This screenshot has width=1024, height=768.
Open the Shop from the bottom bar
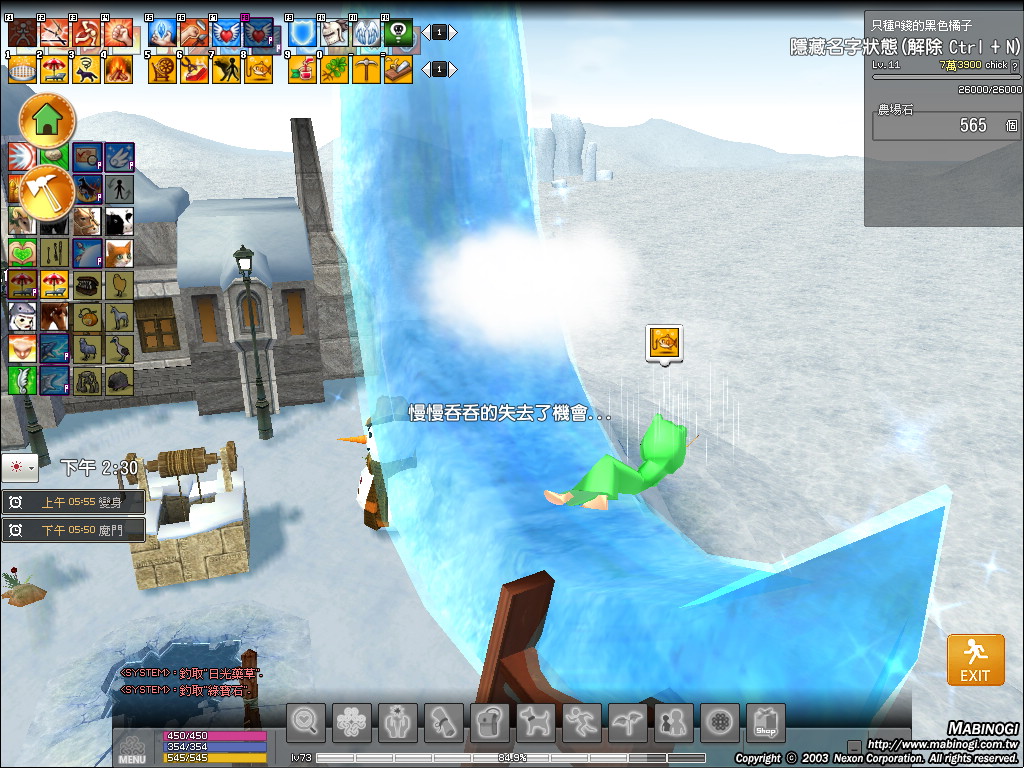765,722
